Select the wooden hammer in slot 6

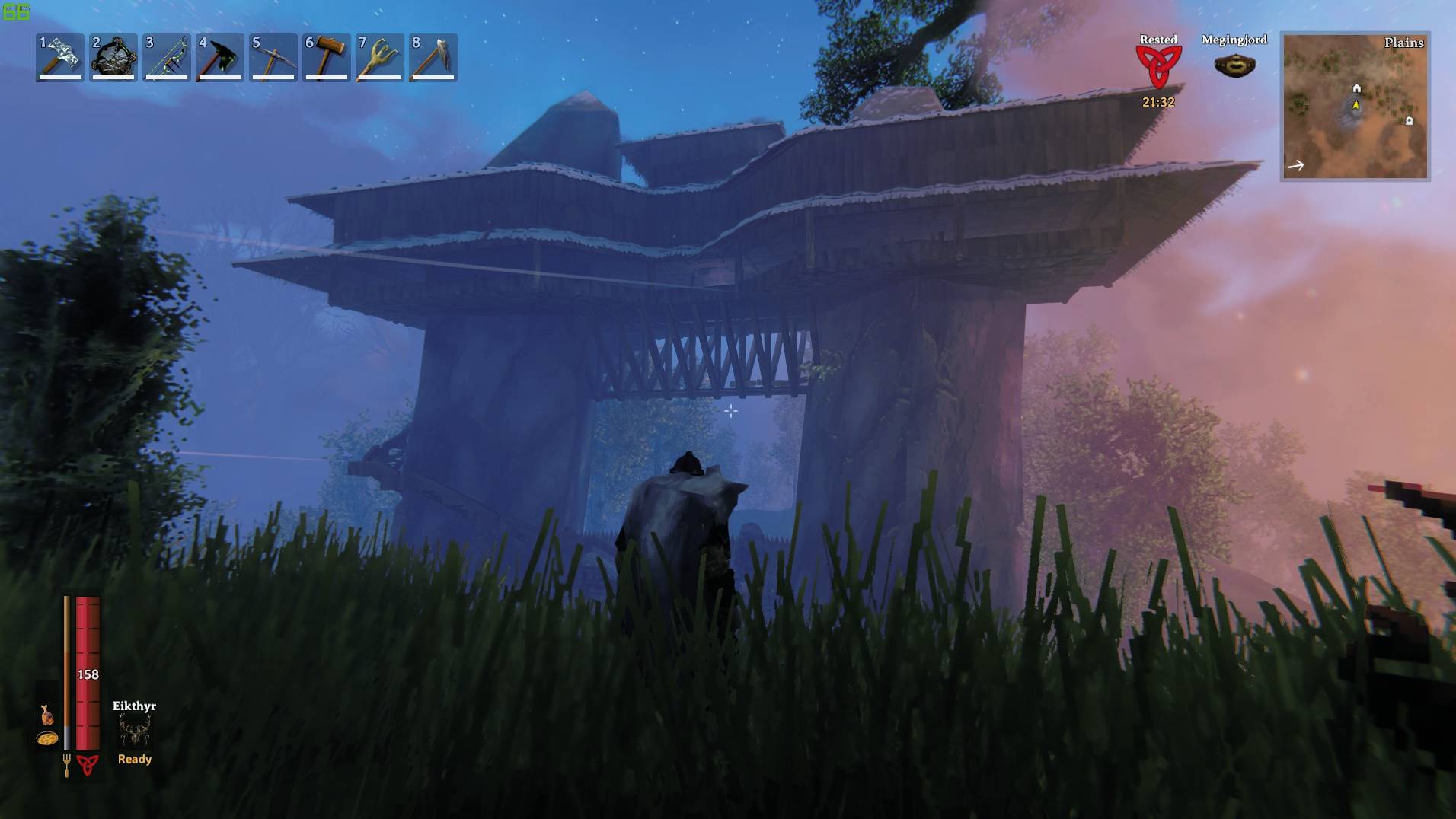(x=327, y=57)
